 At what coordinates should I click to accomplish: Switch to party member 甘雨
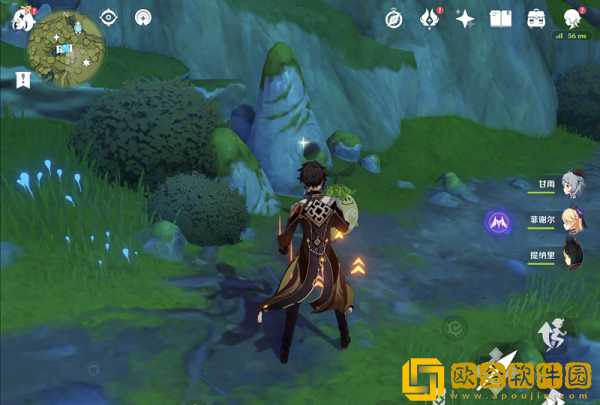tap(572, 184)
